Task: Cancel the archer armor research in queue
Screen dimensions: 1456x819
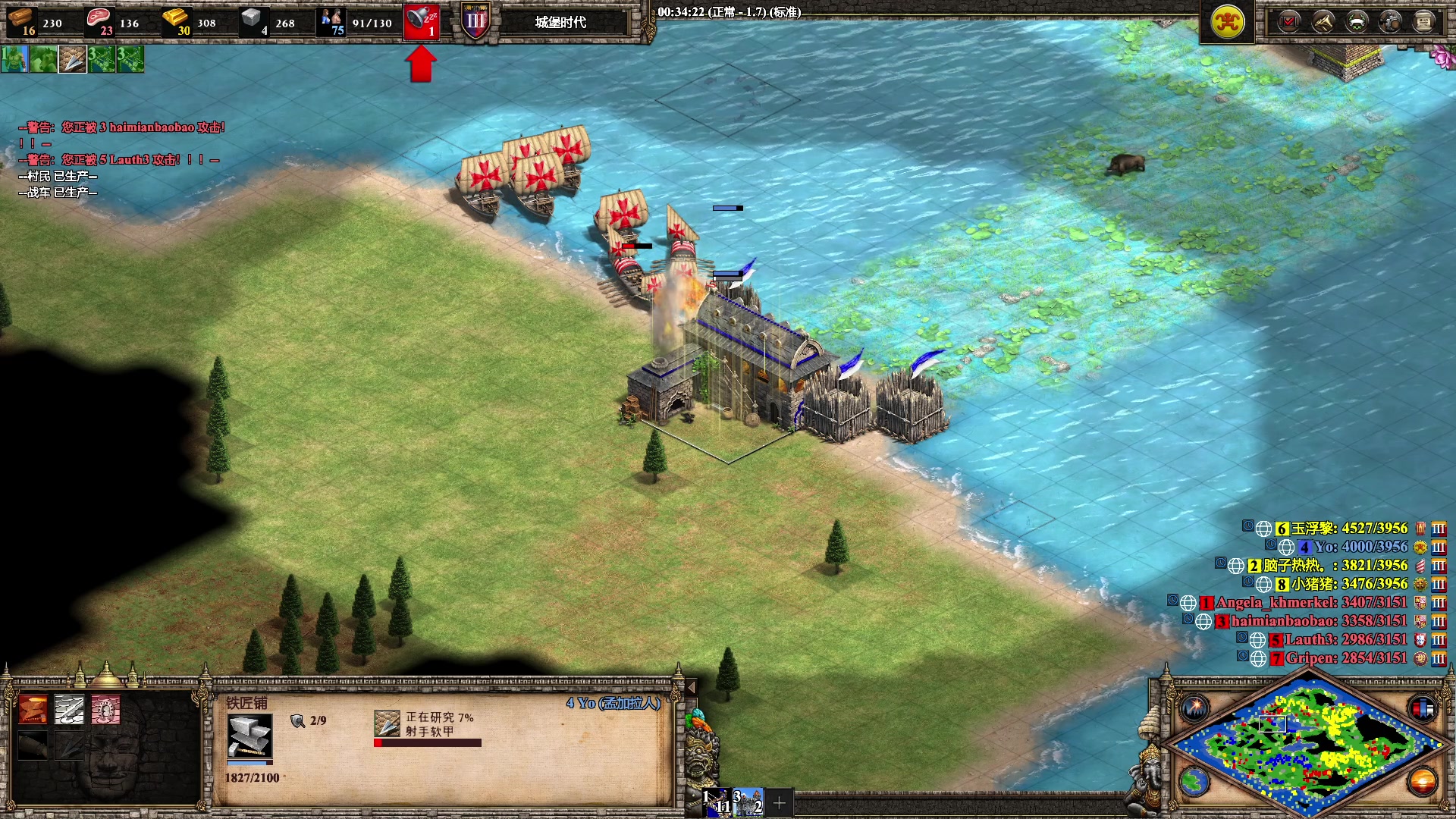Action: [387, 723]
